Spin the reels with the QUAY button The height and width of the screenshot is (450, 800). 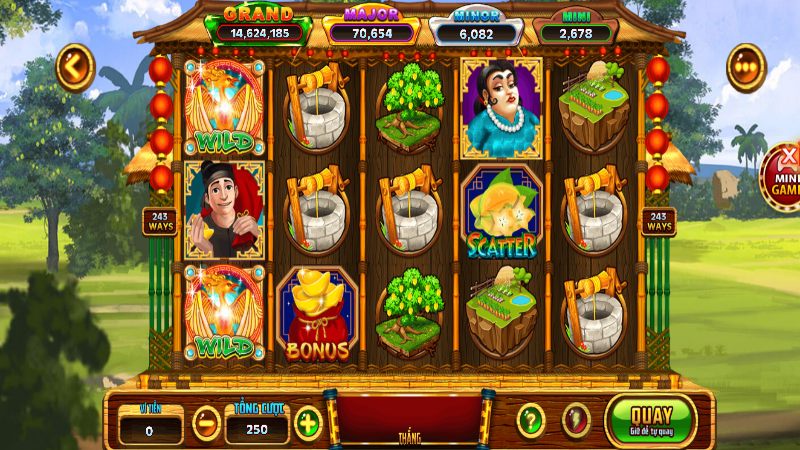649,418
